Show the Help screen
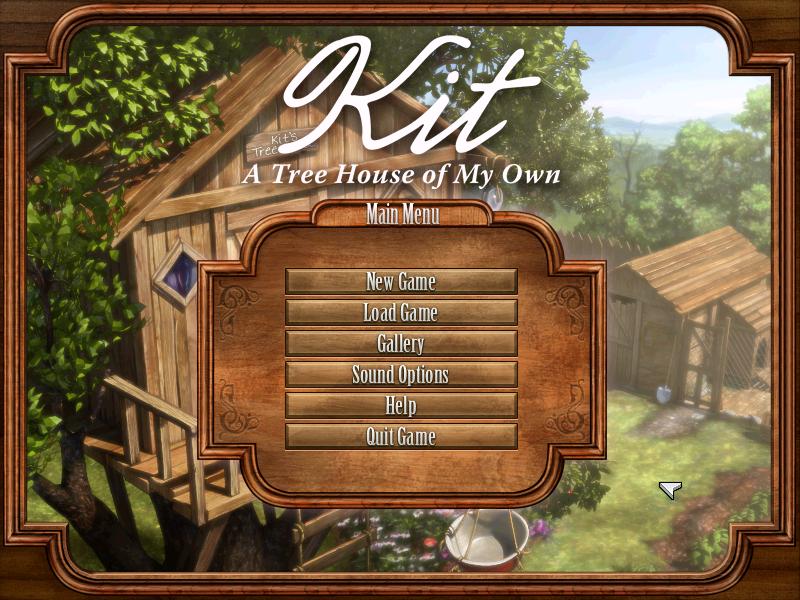 (401, 406)
